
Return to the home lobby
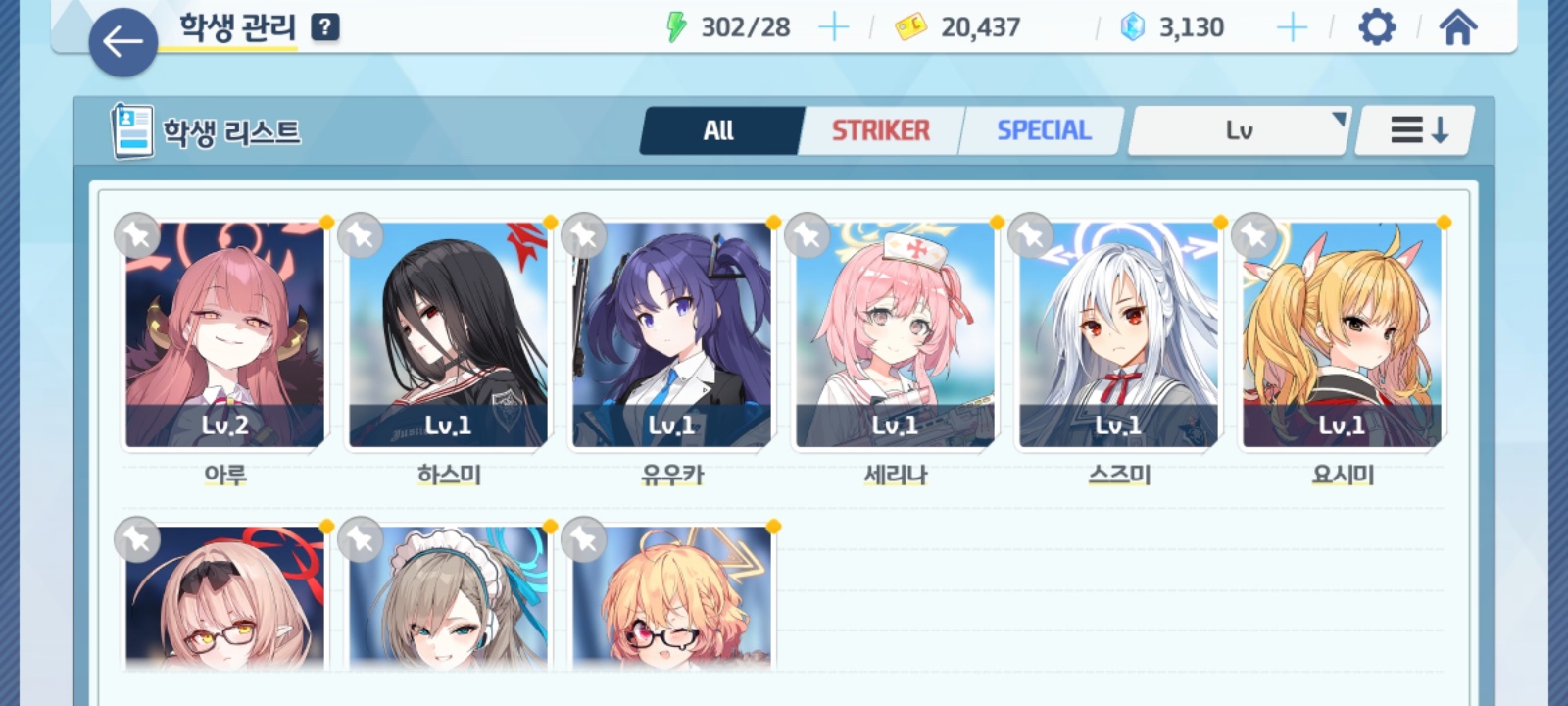[x=1457, y=27]
